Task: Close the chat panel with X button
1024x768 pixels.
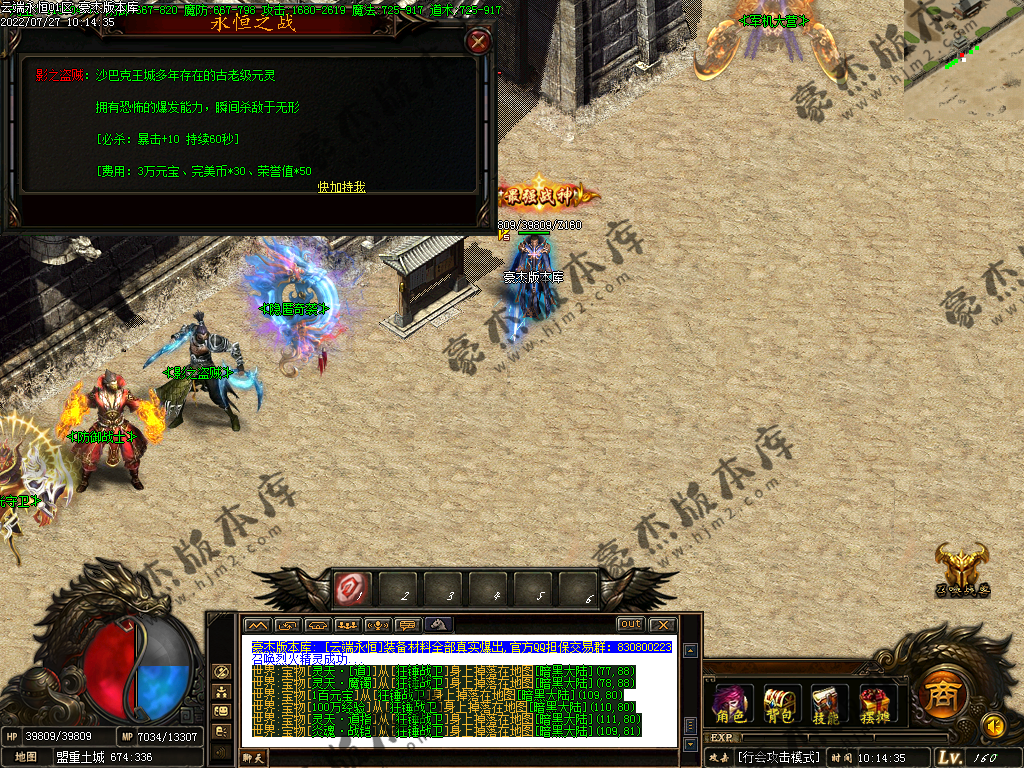Action: 661,624
